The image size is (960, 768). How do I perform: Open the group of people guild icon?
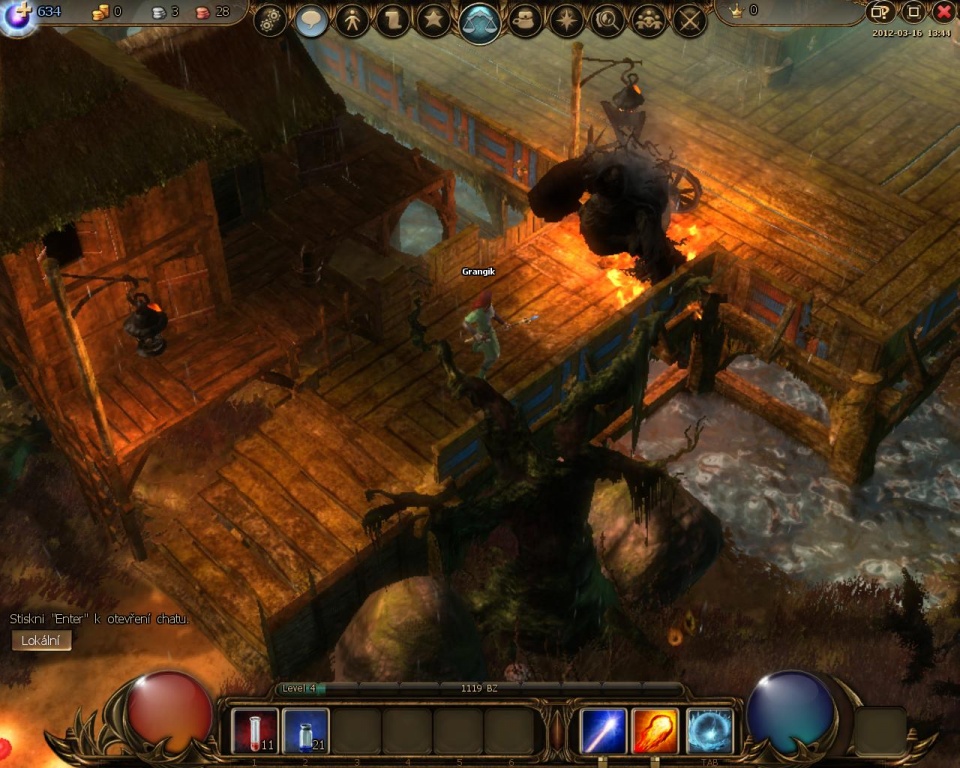(648, 21)
